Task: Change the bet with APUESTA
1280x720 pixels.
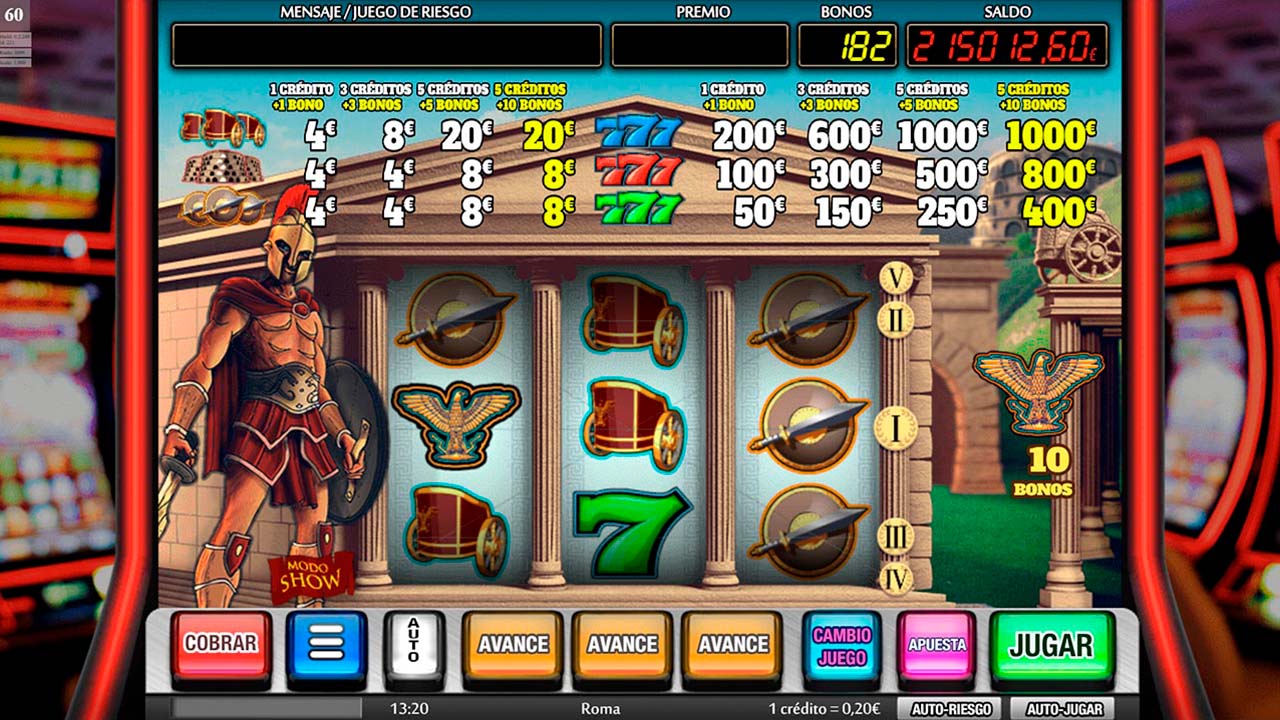Action: click(x=936, y=645)
